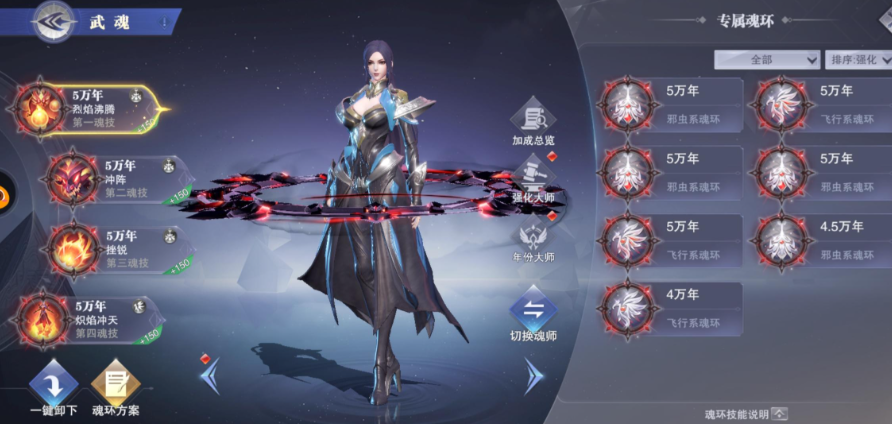Go back using the 武魂 back arrow
Image resolution: width=892 pixels, height=424 pixels.
(54, 22)
